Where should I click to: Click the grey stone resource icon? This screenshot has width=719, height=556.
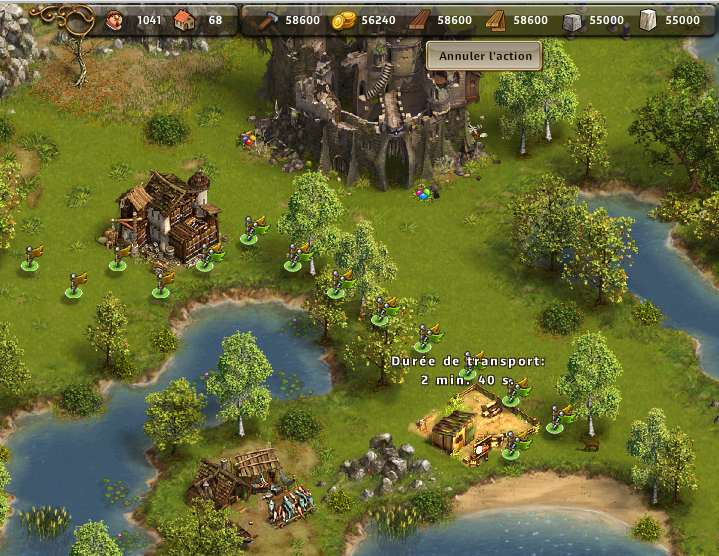pyautogui.click(x=573, y=20)
